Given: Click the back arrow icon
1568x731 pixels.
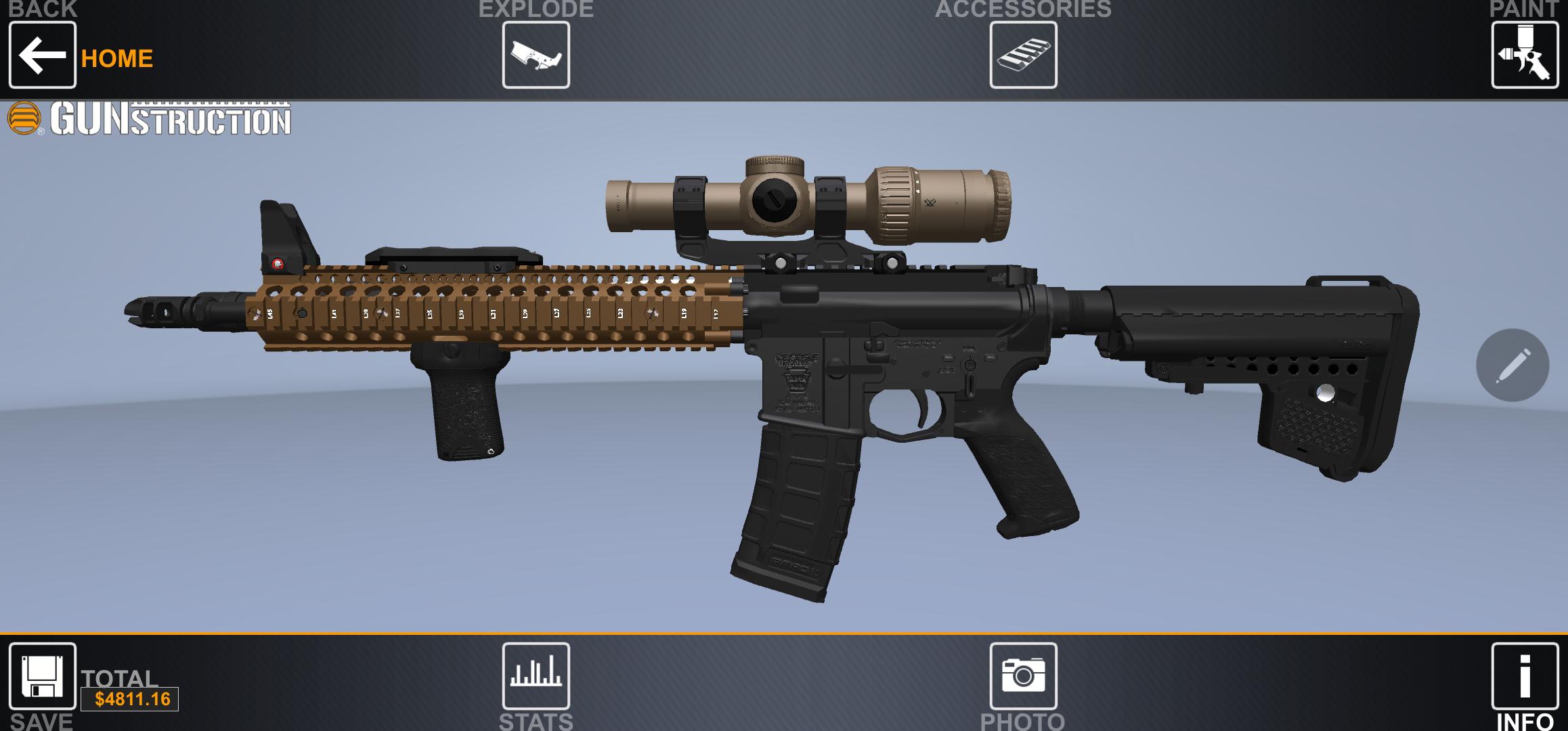Looking at the screenshot, I should (x=42, y=57).
